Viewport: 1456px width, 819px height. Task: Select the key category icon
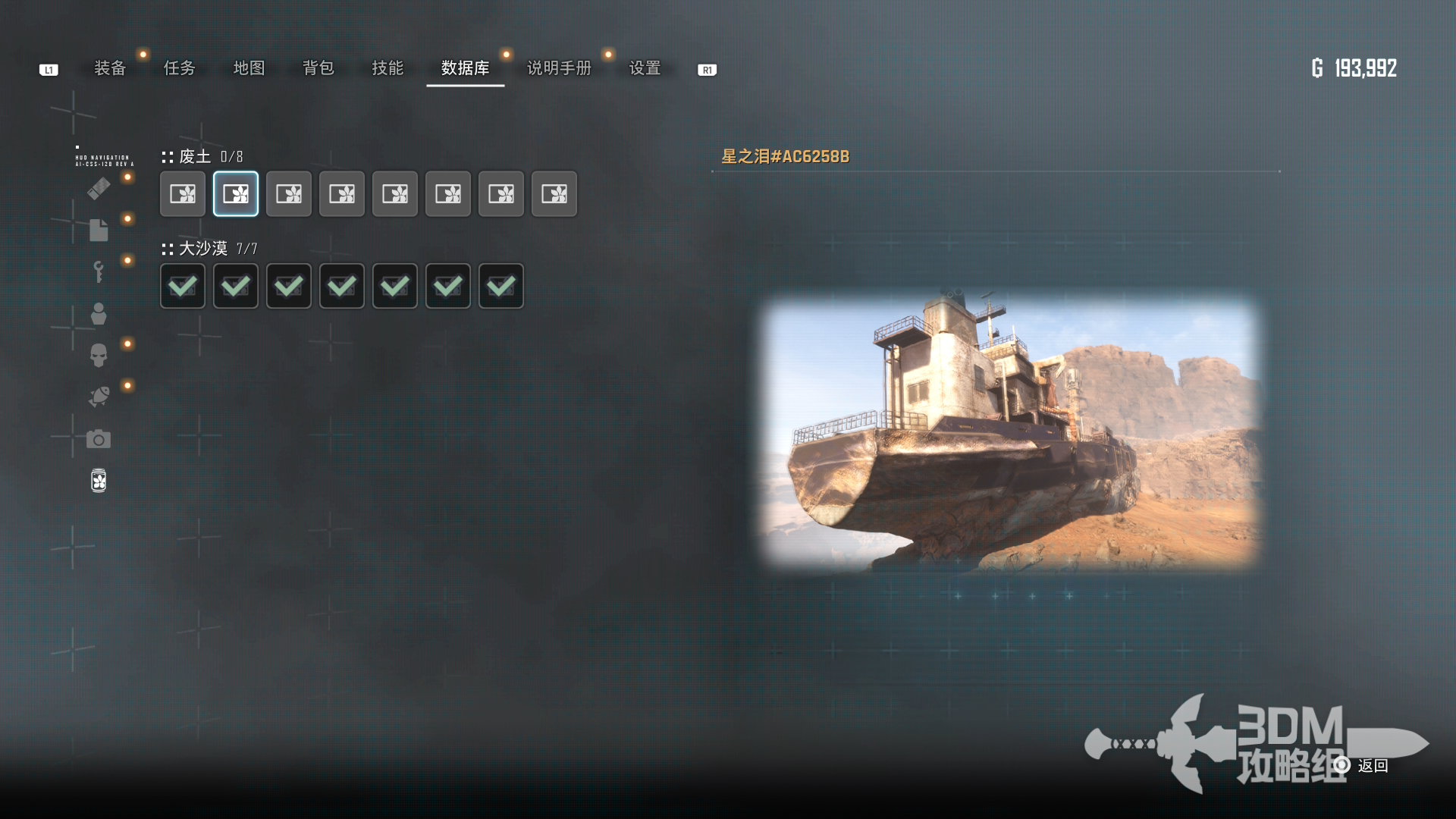[x=99, y=271]
